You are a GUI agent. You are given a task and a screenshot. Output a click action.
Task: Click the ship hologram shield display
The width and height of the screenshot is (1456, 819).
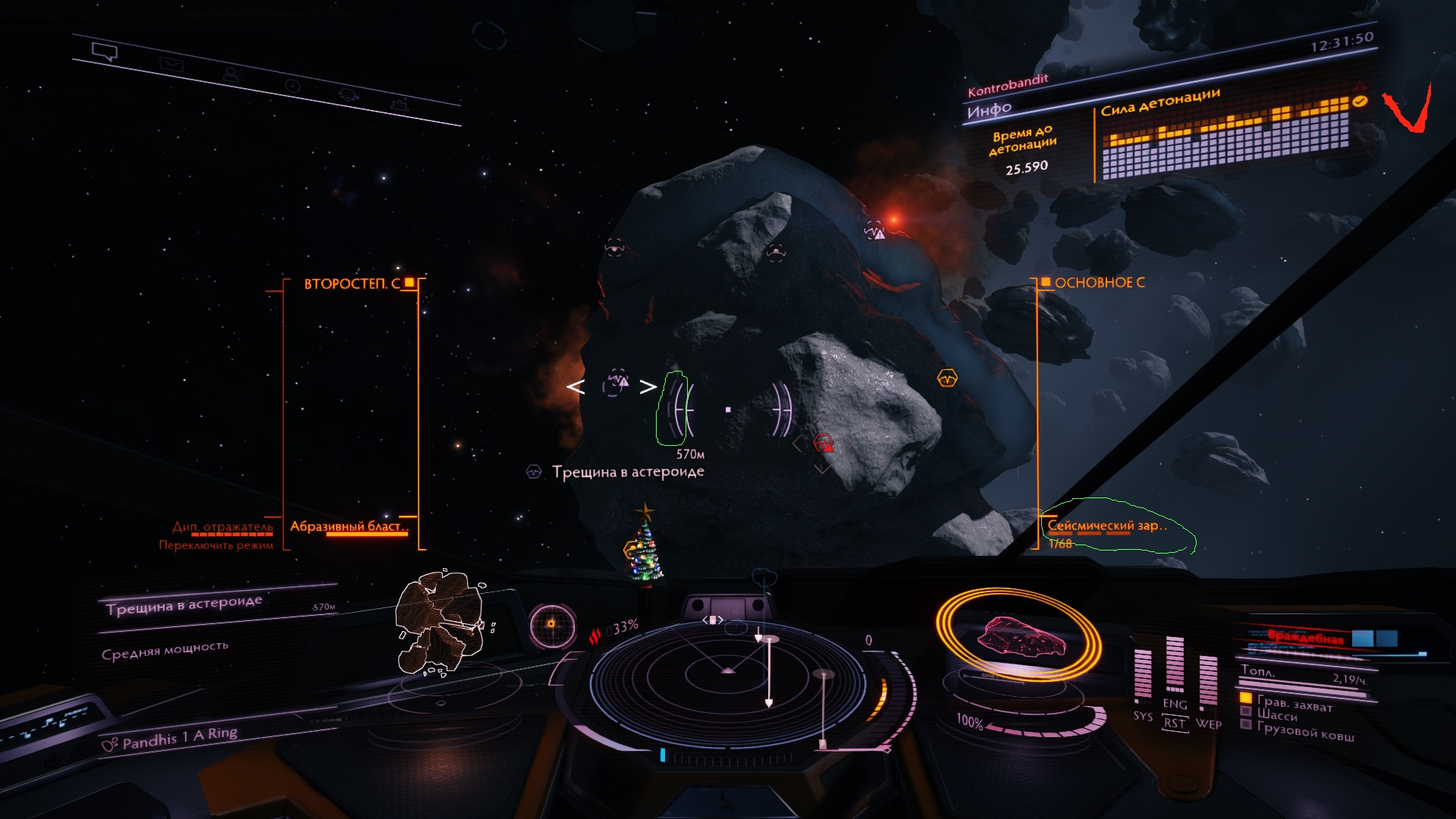coord(1018,636)
